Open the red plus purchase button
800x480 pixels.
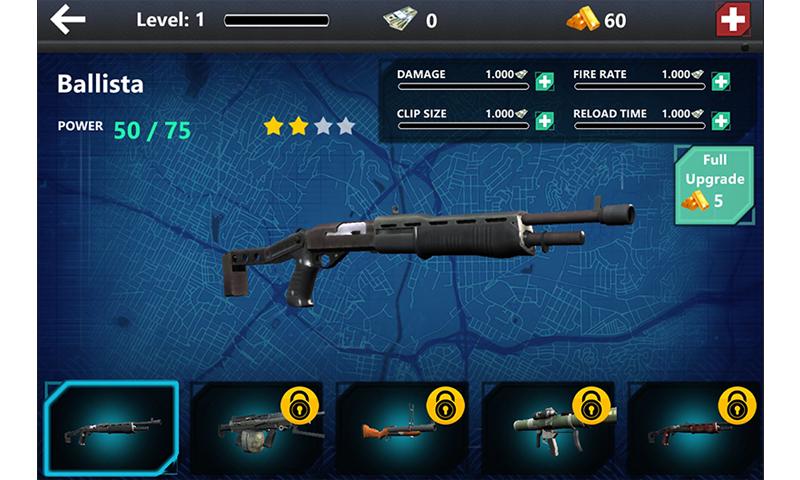(x=734, y=20)
